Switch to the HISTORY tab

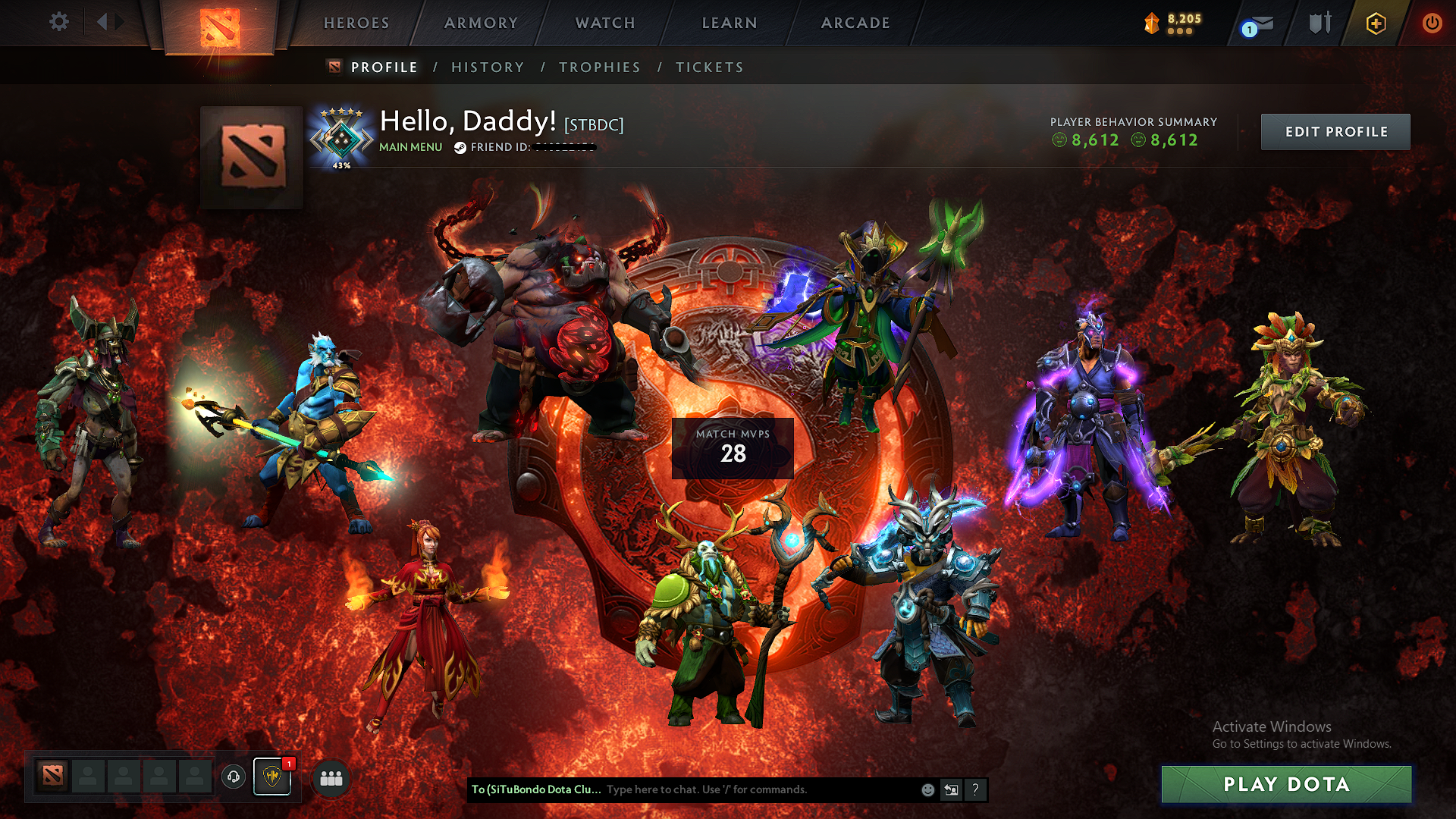[487, 67]
